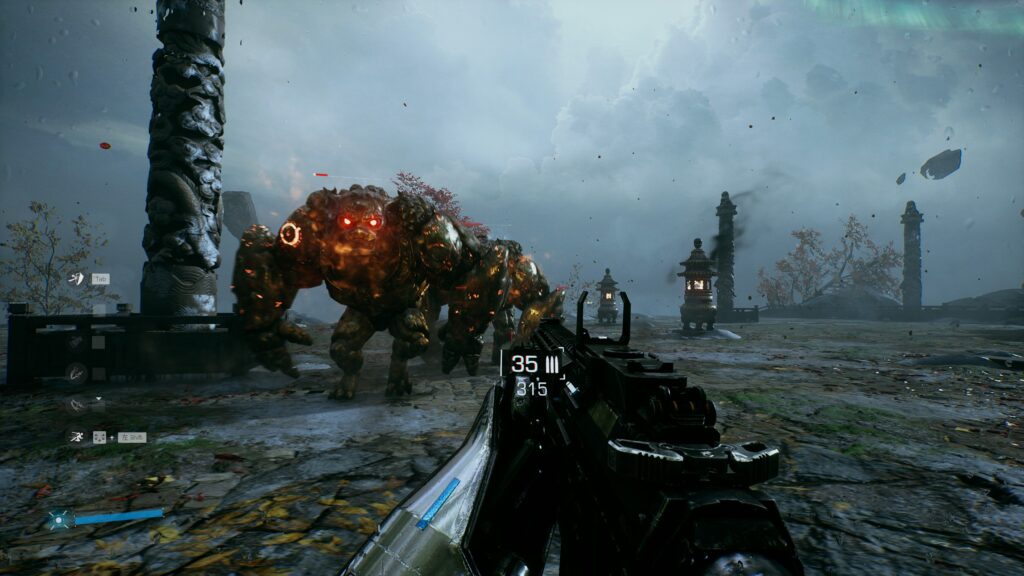Activate the slash ability icon labeled Tab
1024x576 pixels.
point(76,278)
